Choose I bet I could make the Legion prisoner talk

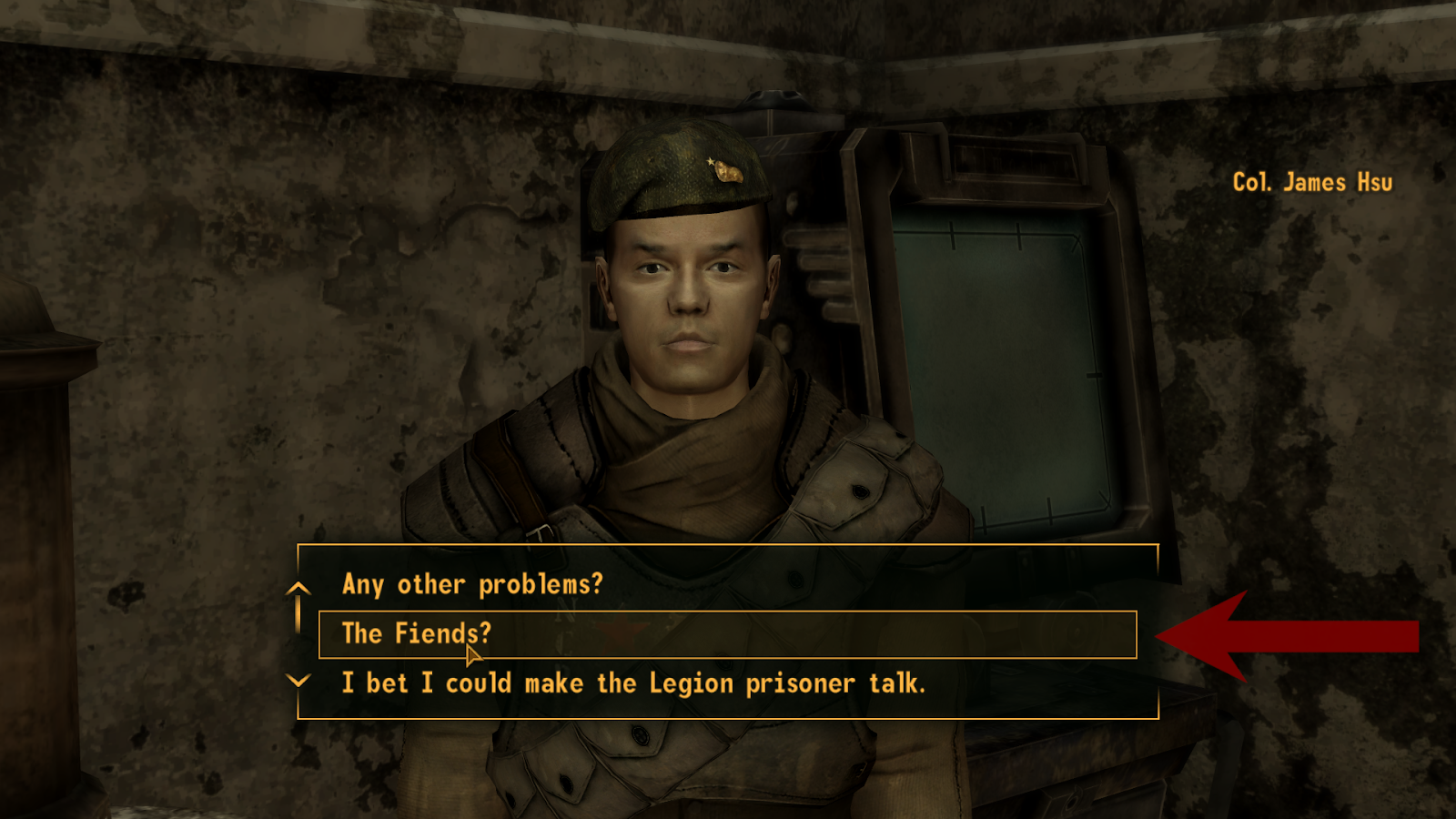click(x=632, y=683)
